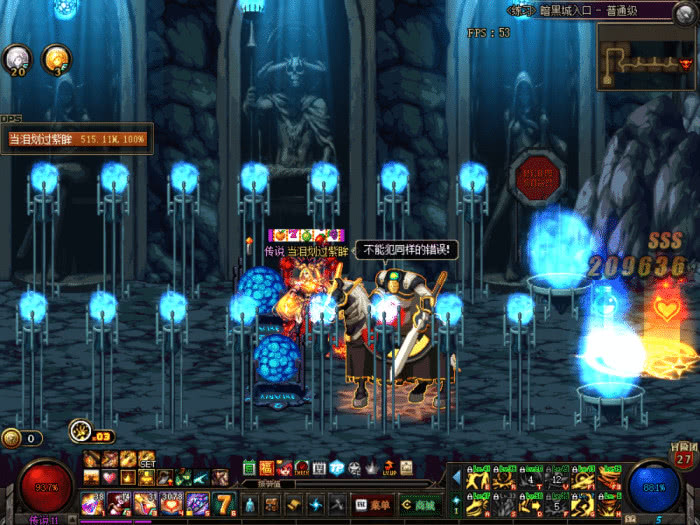The width and height of the screenshot is (700, 525).
Task: Click the red heart buff icon
Action: [x=110, y=478]
